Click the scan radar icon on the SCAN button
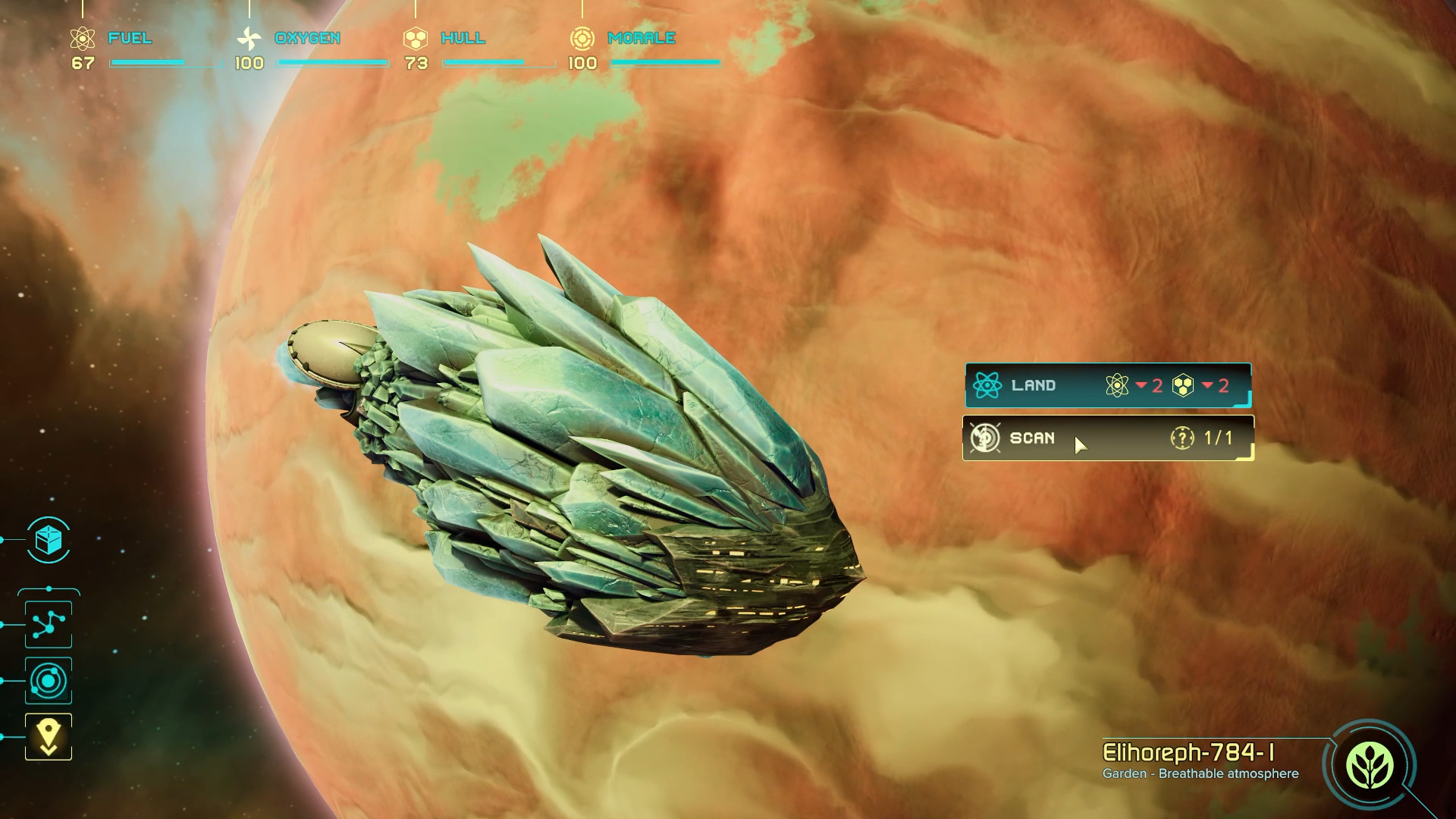1456x819 pixels. pyautogui.click(x=986, y=438)
